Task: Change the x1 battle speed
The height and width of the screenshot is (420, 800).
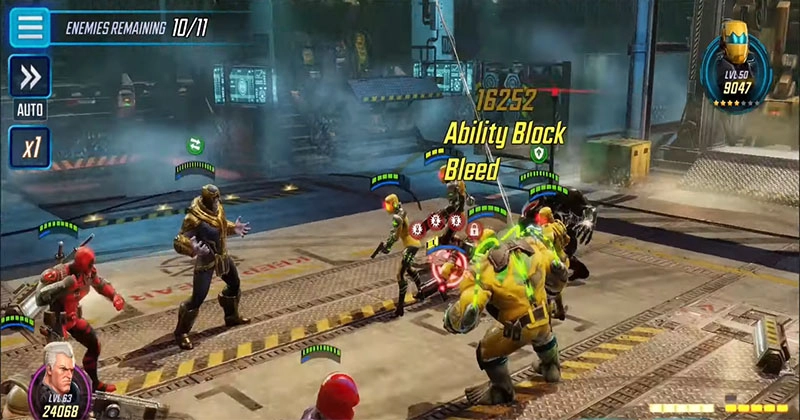Action: click(x=29, y=147)
